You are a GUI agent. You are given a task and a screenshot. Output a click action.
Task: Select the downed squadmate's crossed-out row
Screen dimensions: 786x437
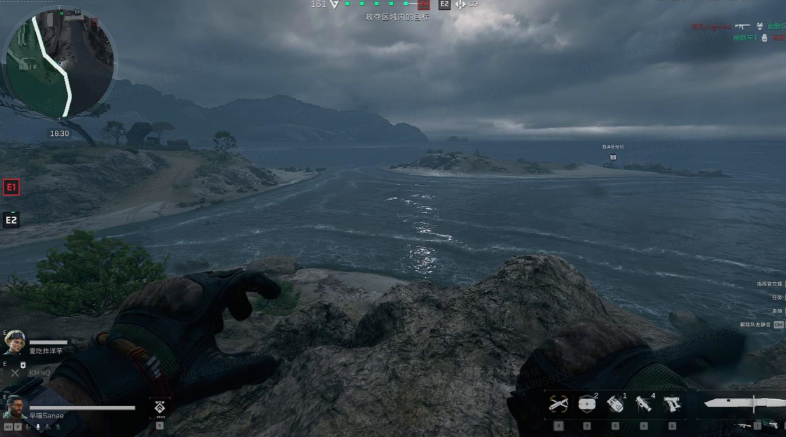(30, 372)
